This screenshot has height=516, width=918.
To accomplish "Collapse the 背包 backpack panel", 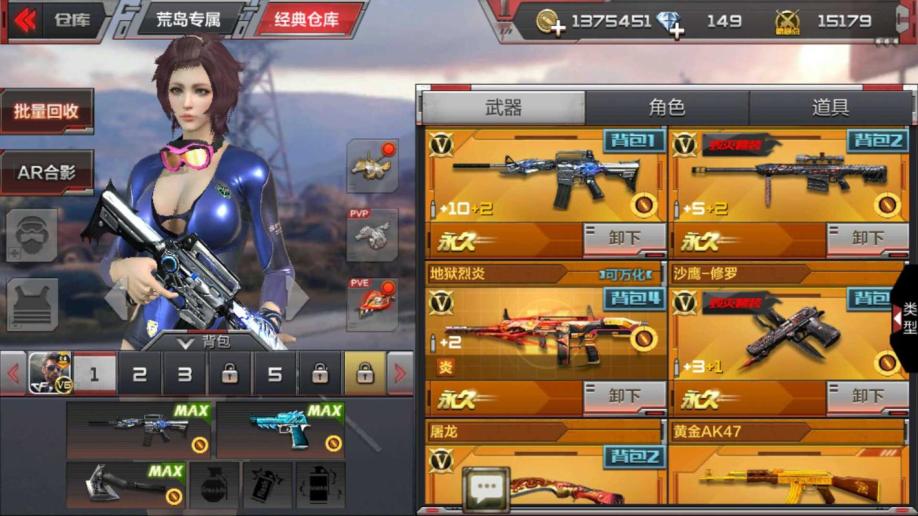I will tap(186, 342).
